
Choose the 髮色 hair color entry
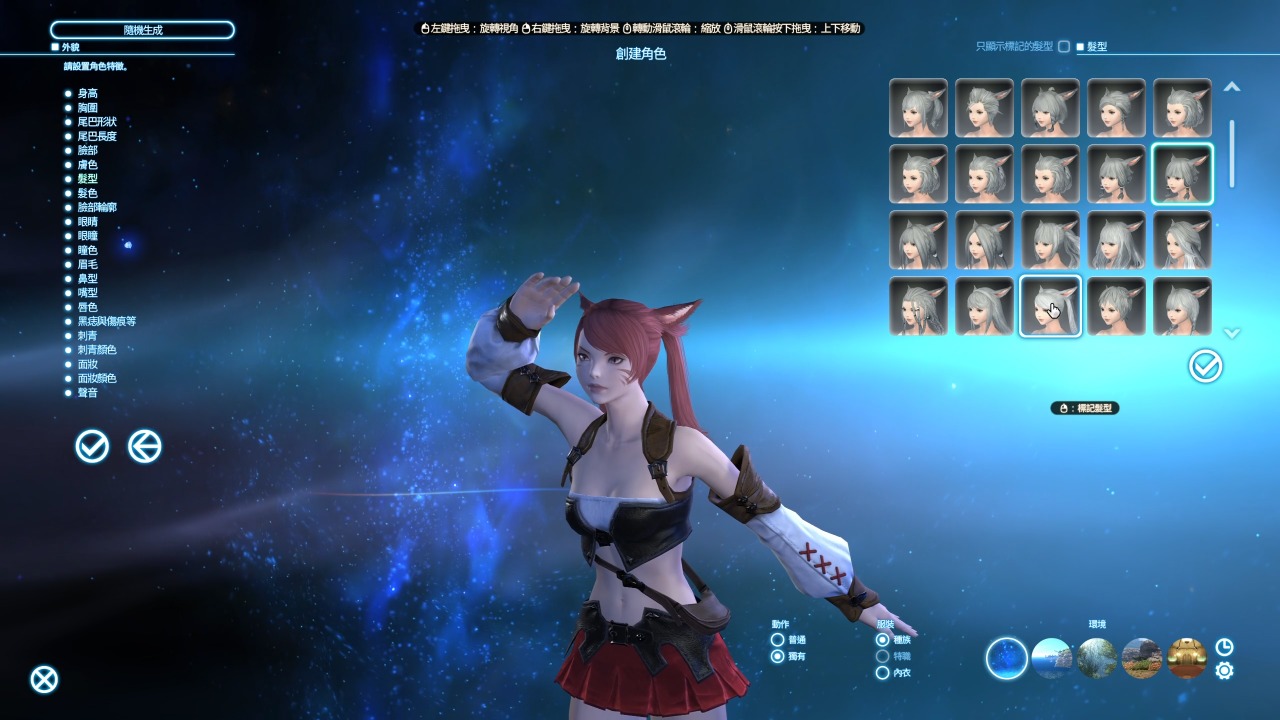click(87, 193)
